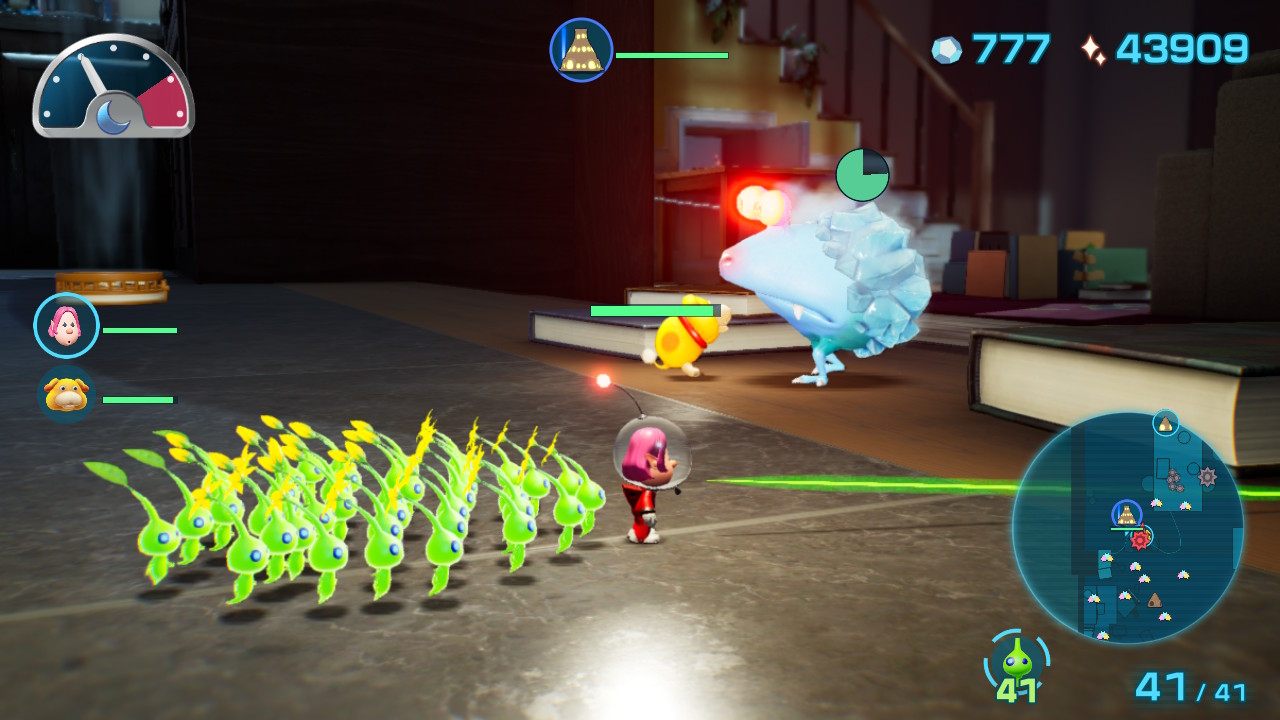The image size is (1280, 720).
Task: Select the Onion marker on the minimap
Action: [x=1126, y=515]
